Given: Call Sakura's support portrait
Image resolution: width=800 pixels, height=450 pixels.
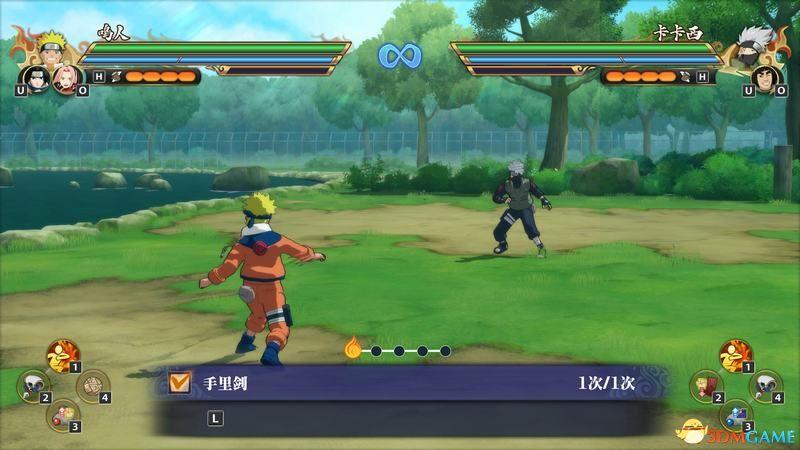Looking at the screenshot, I should 62,78.
